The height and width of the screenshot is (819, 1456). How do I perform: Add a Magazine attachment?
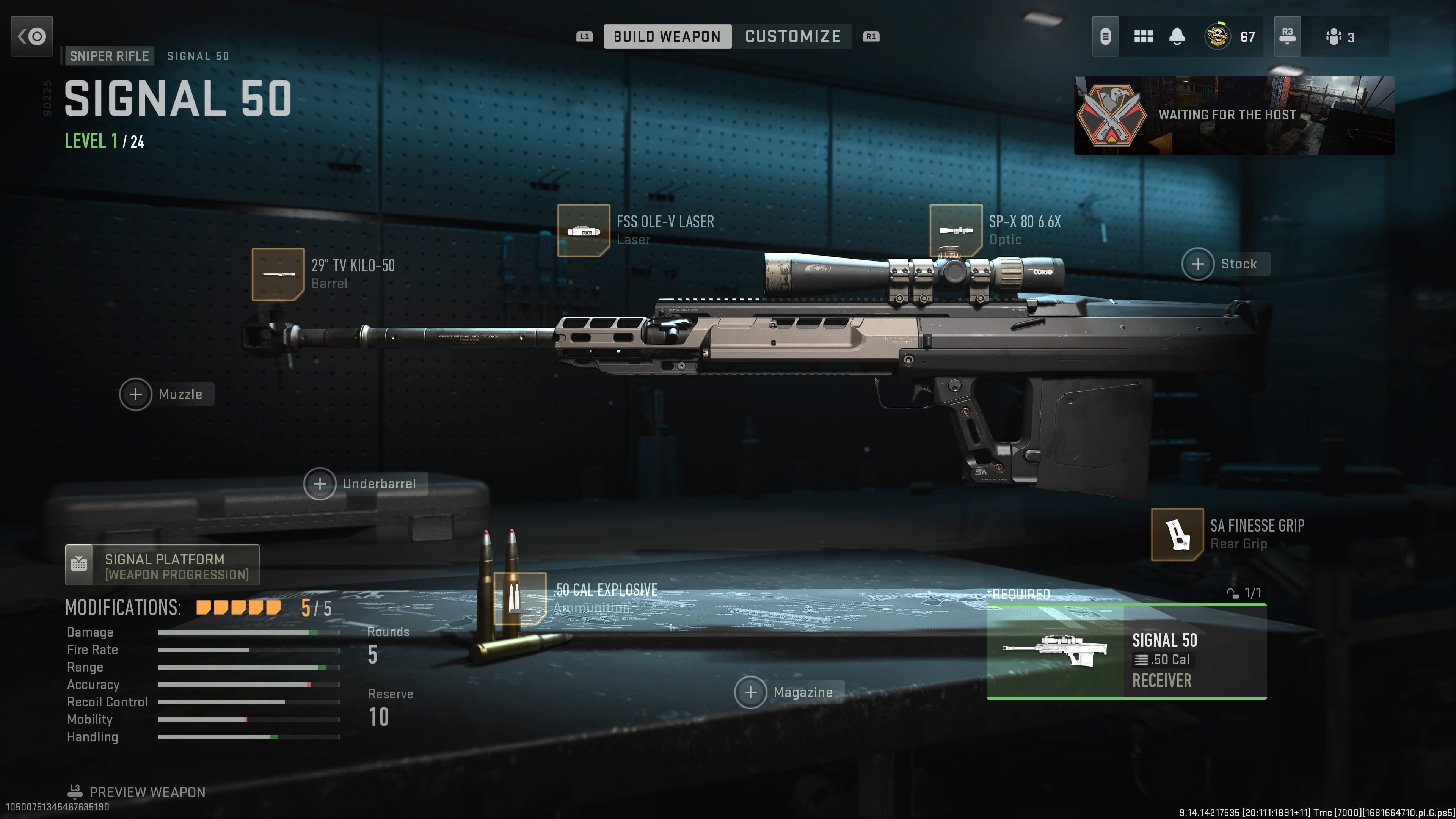coord(751,691)
